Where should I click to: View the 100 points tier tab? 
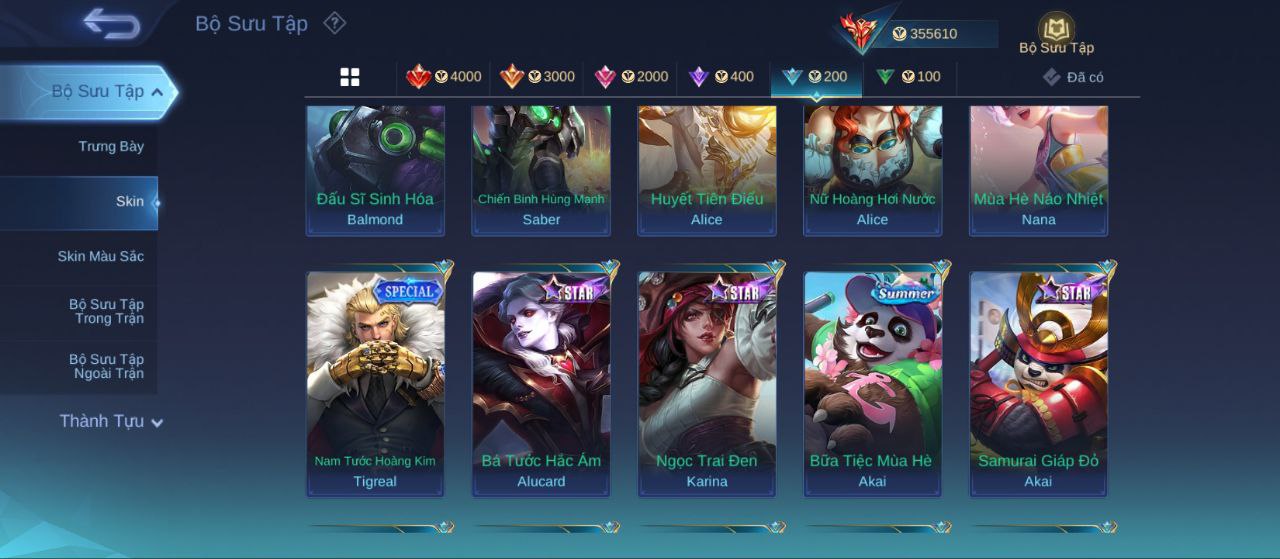coord(908,77)
